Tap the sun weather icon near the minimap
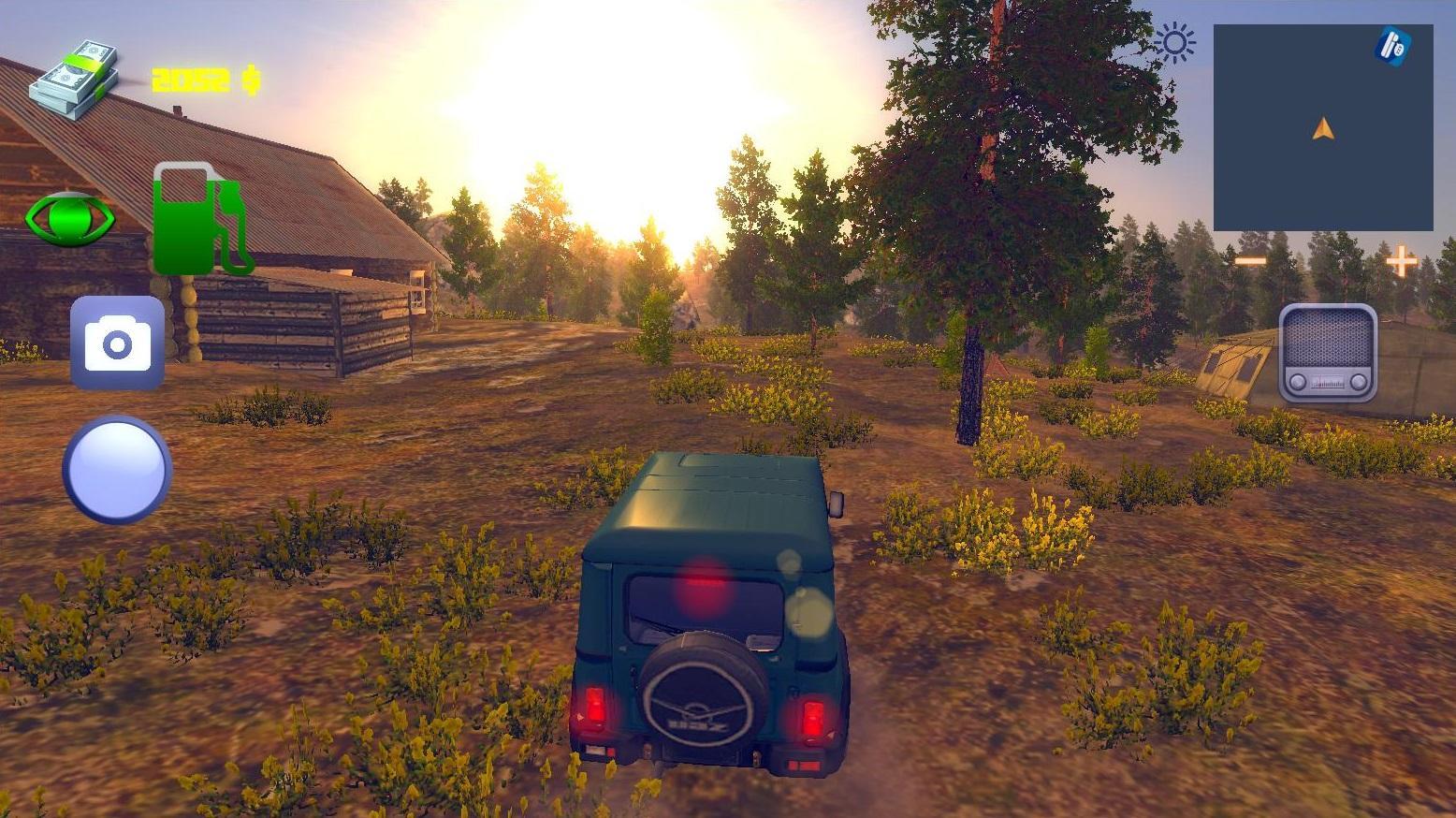 pyautogui.click(x=1175, y=42)
